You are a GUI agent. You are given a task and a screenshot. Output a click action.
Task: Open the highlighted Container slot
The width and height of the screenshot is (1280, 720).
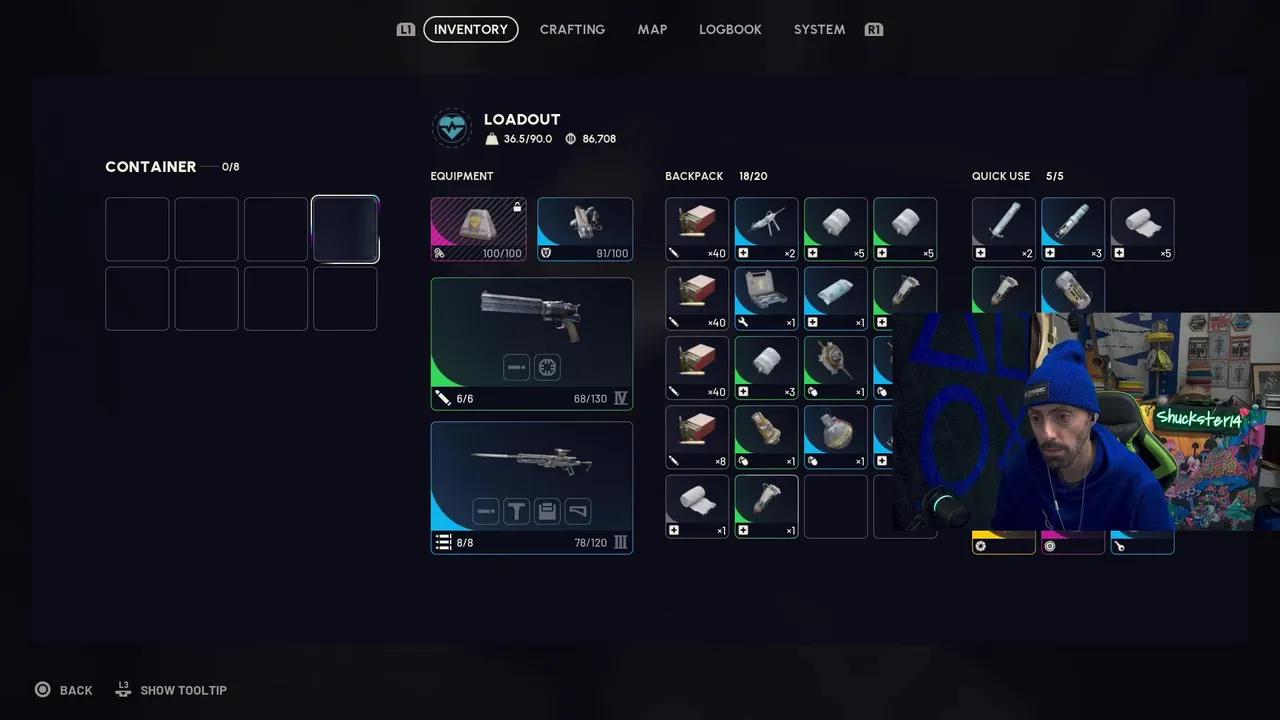click(345, 229)
